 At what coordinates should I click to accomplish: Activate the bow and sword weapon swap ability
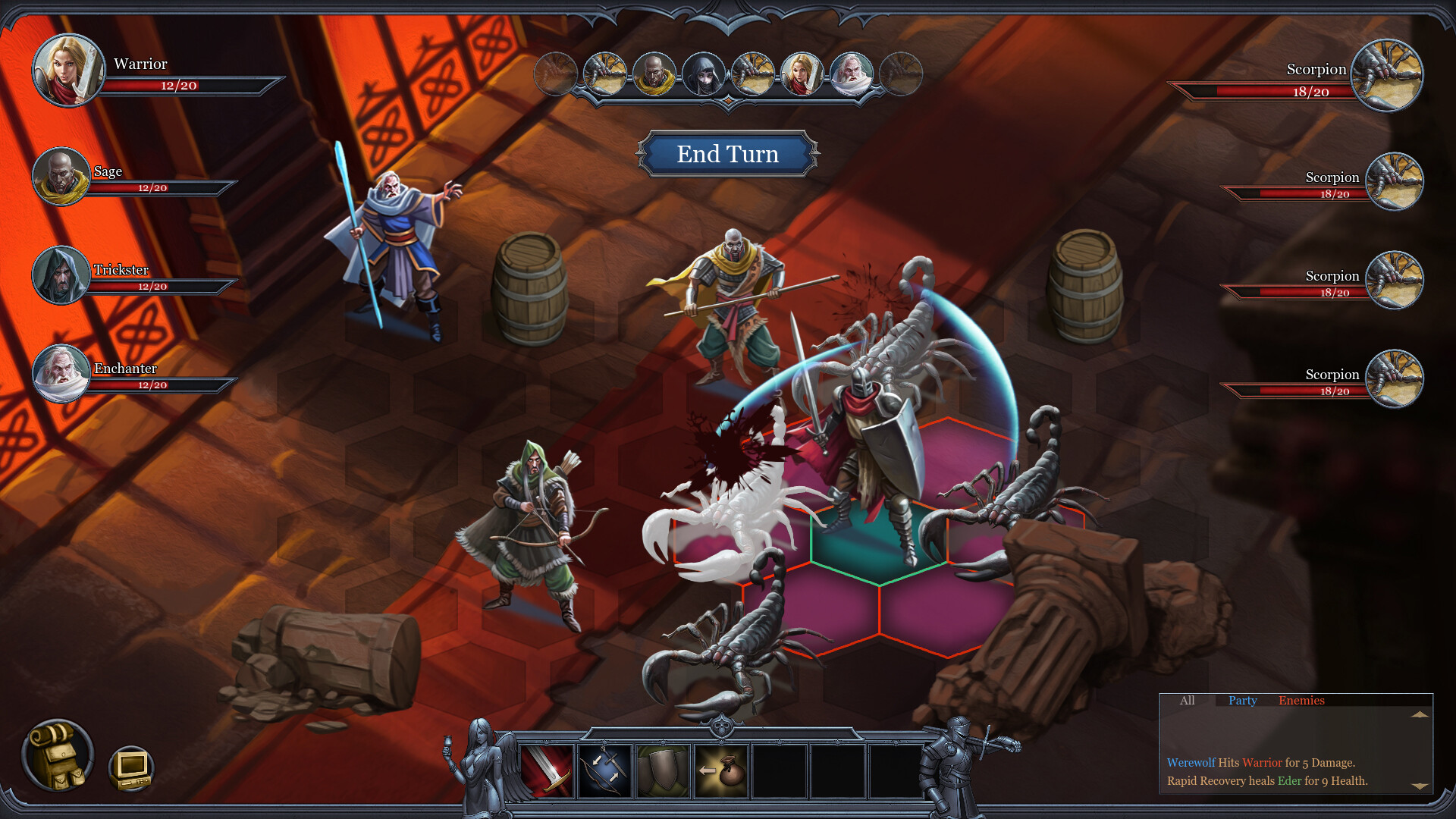click(604, 771)
